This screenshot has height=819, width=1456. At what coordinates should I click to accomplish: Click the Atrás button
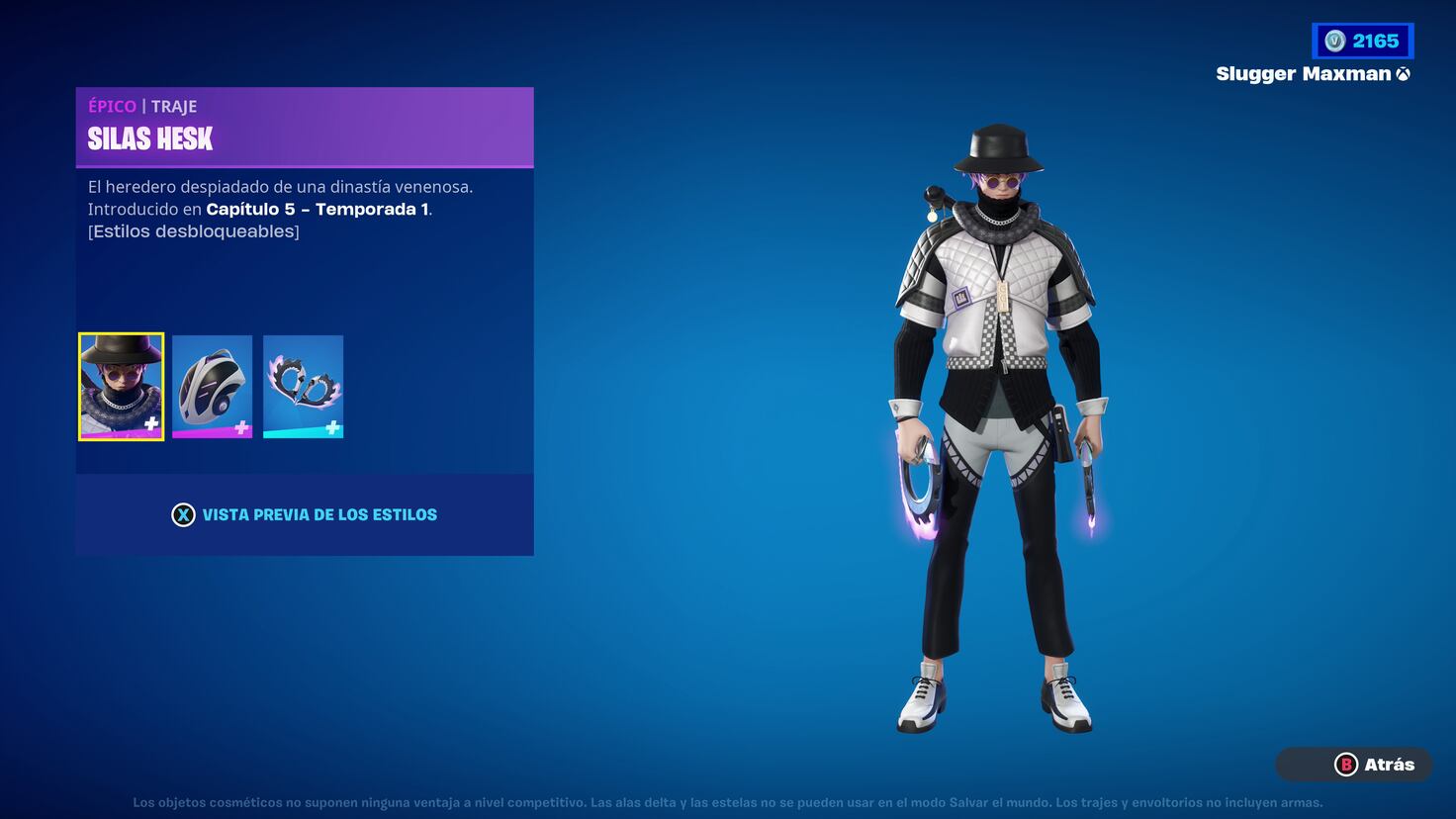coord(1353,764)
